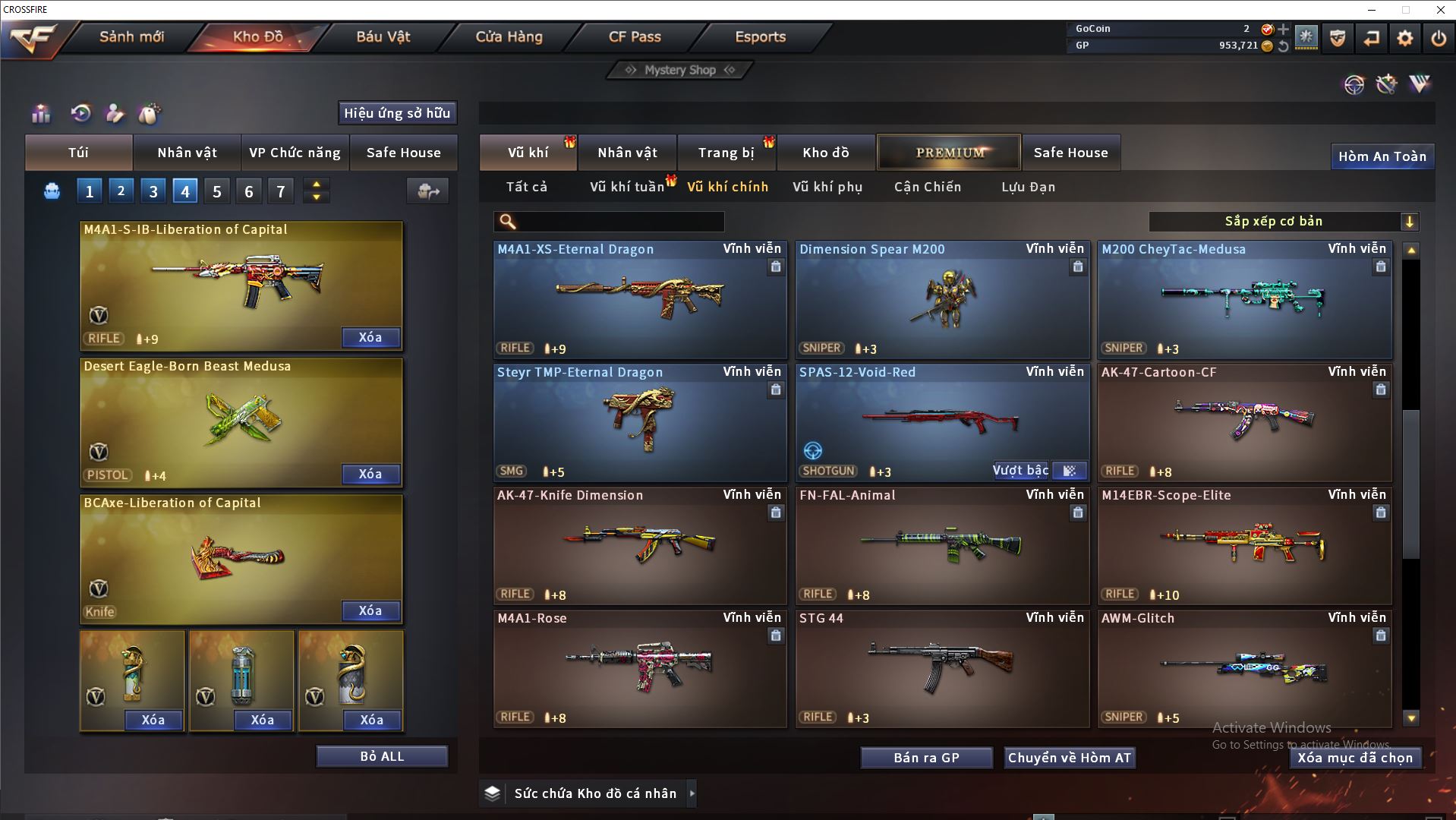Open the Mystery Shop banner
This screenshot has height=820, width=1456.
click(x=680, y=70)
